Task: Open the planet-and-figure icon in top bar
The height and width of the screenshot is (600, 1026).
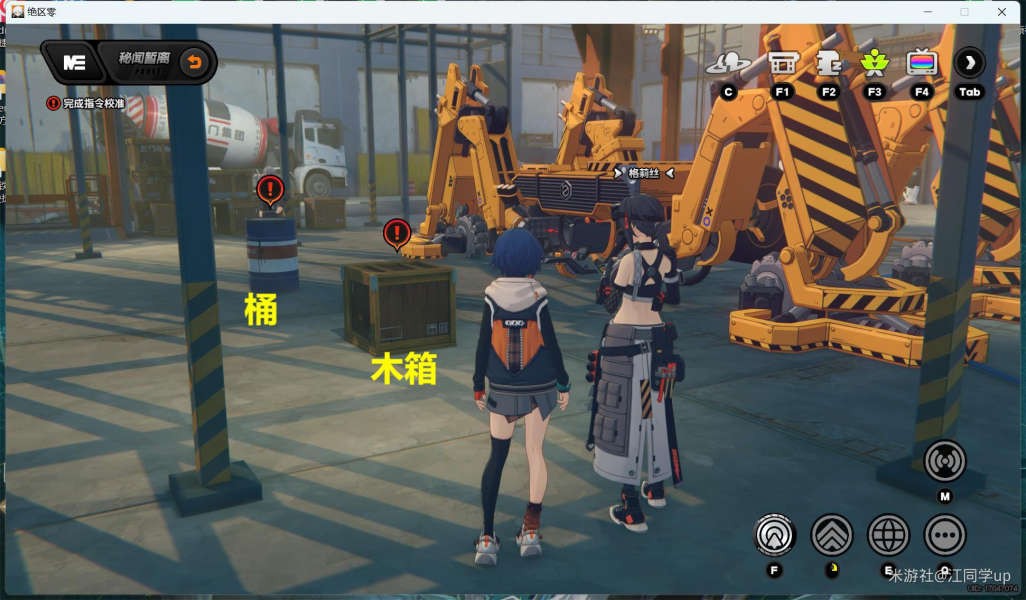Action: [728, 63]
